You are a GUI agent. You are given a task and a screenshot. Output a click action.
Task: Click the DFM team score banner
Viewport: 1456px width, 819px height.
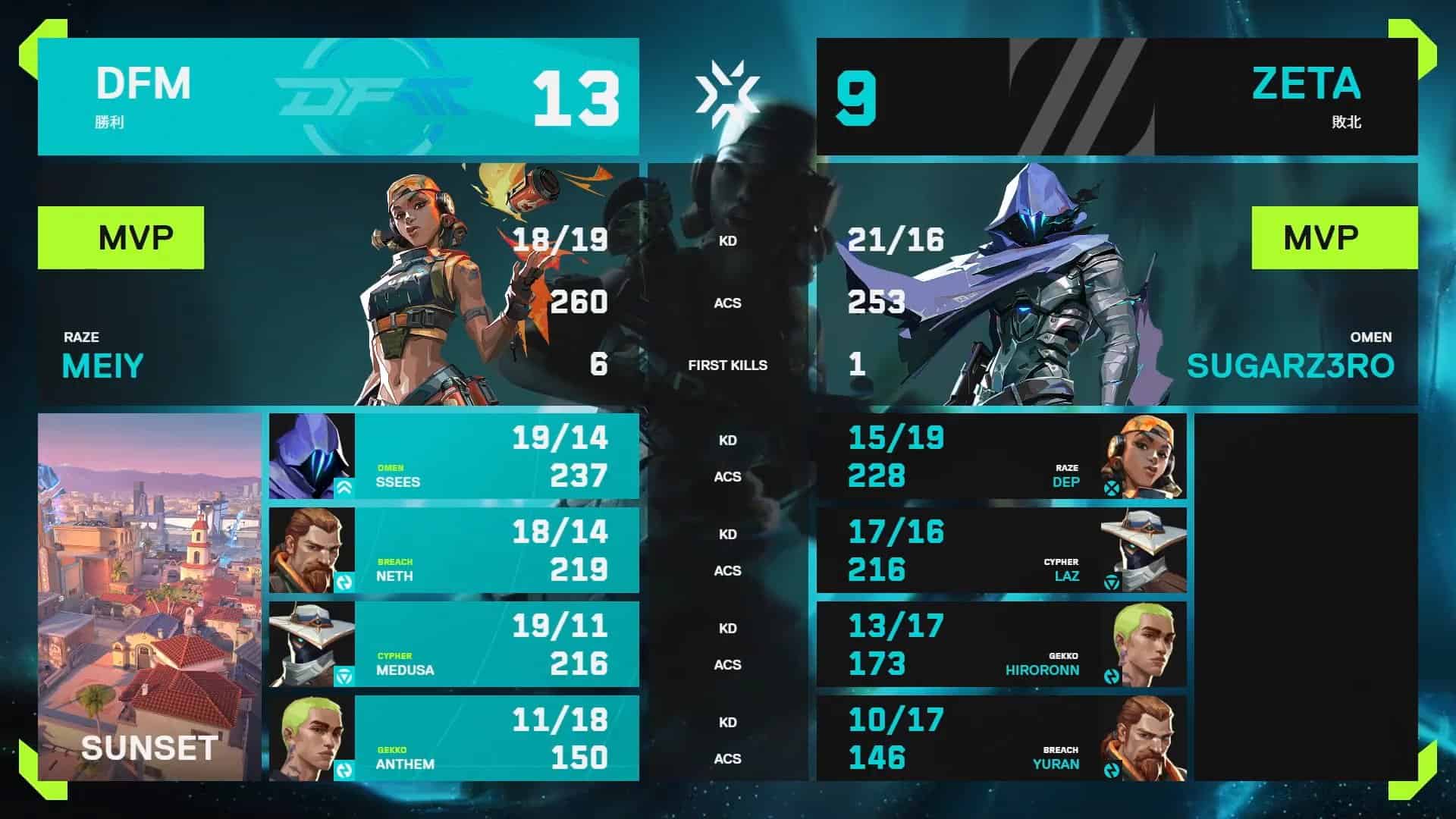338,96
